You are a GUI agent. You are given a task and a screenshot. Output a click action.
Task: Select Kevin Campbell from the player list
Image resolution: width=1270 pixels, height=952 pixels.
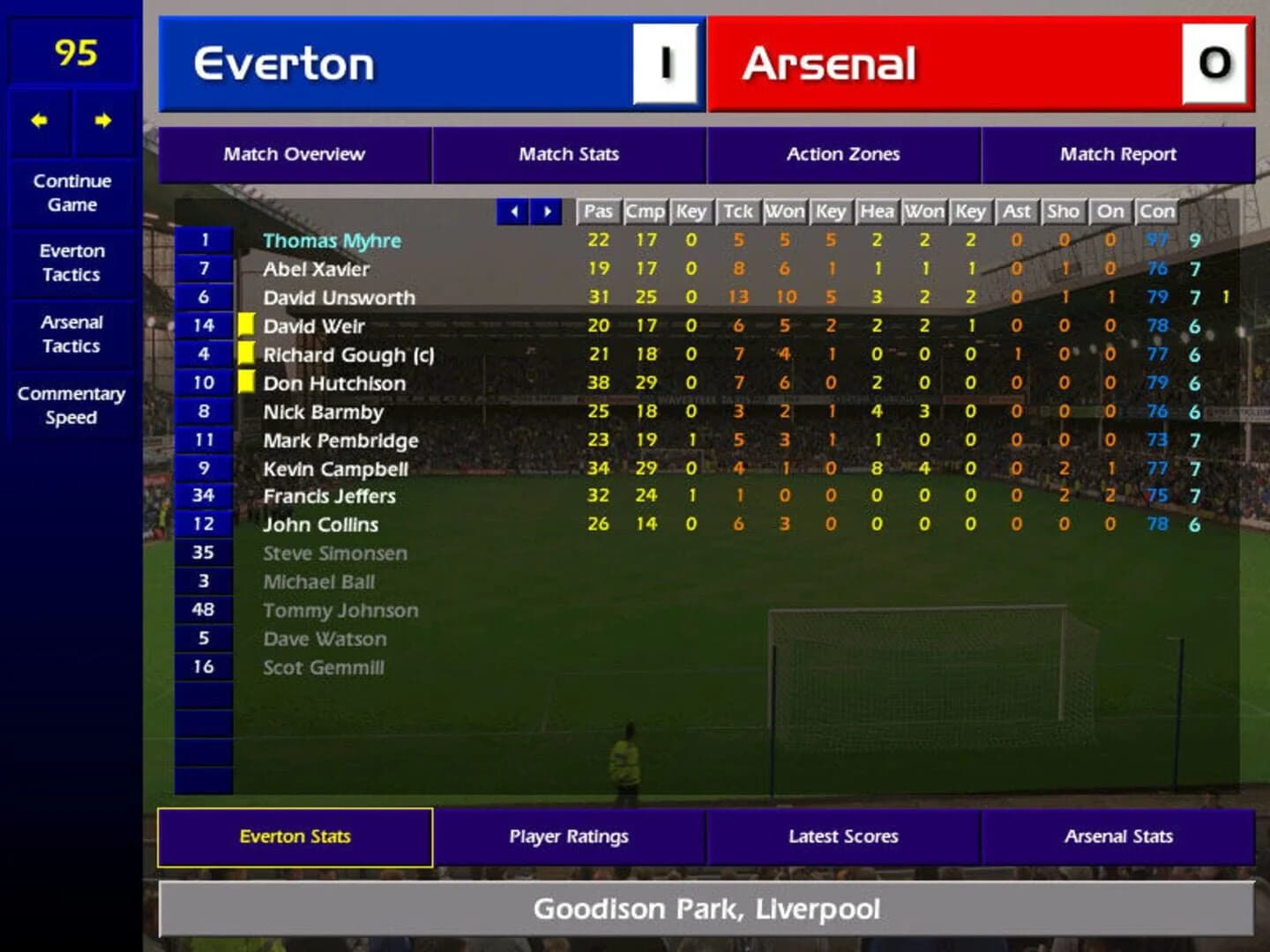(335, 468)
